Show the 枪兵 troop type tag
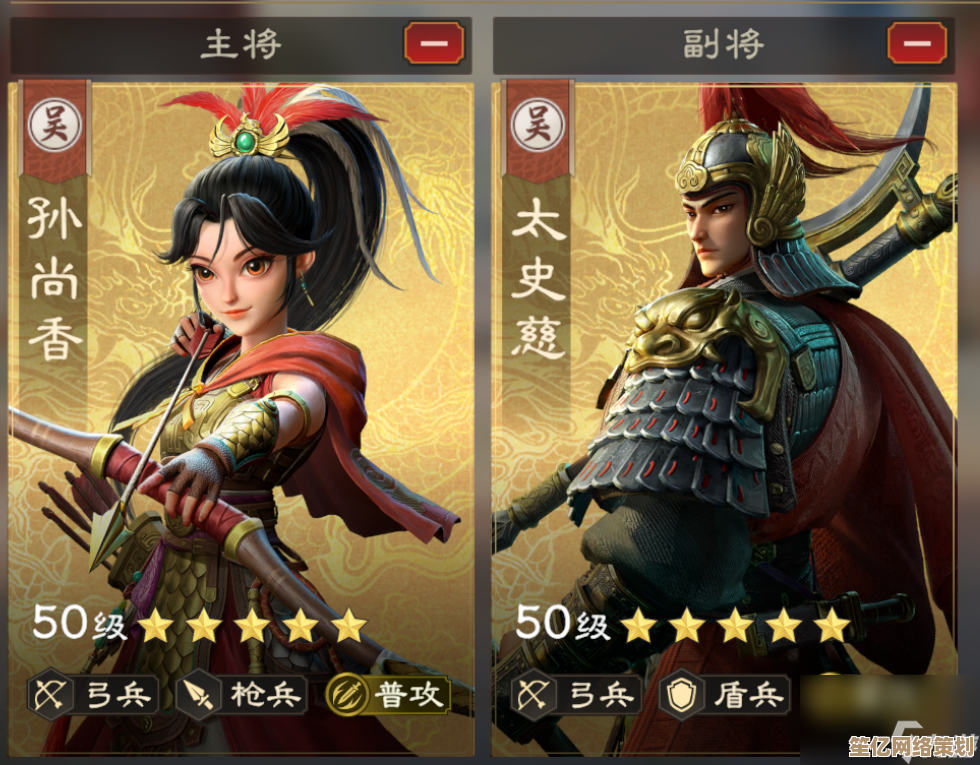The width and height of the screenshot is (980, 765). point(242,695)
